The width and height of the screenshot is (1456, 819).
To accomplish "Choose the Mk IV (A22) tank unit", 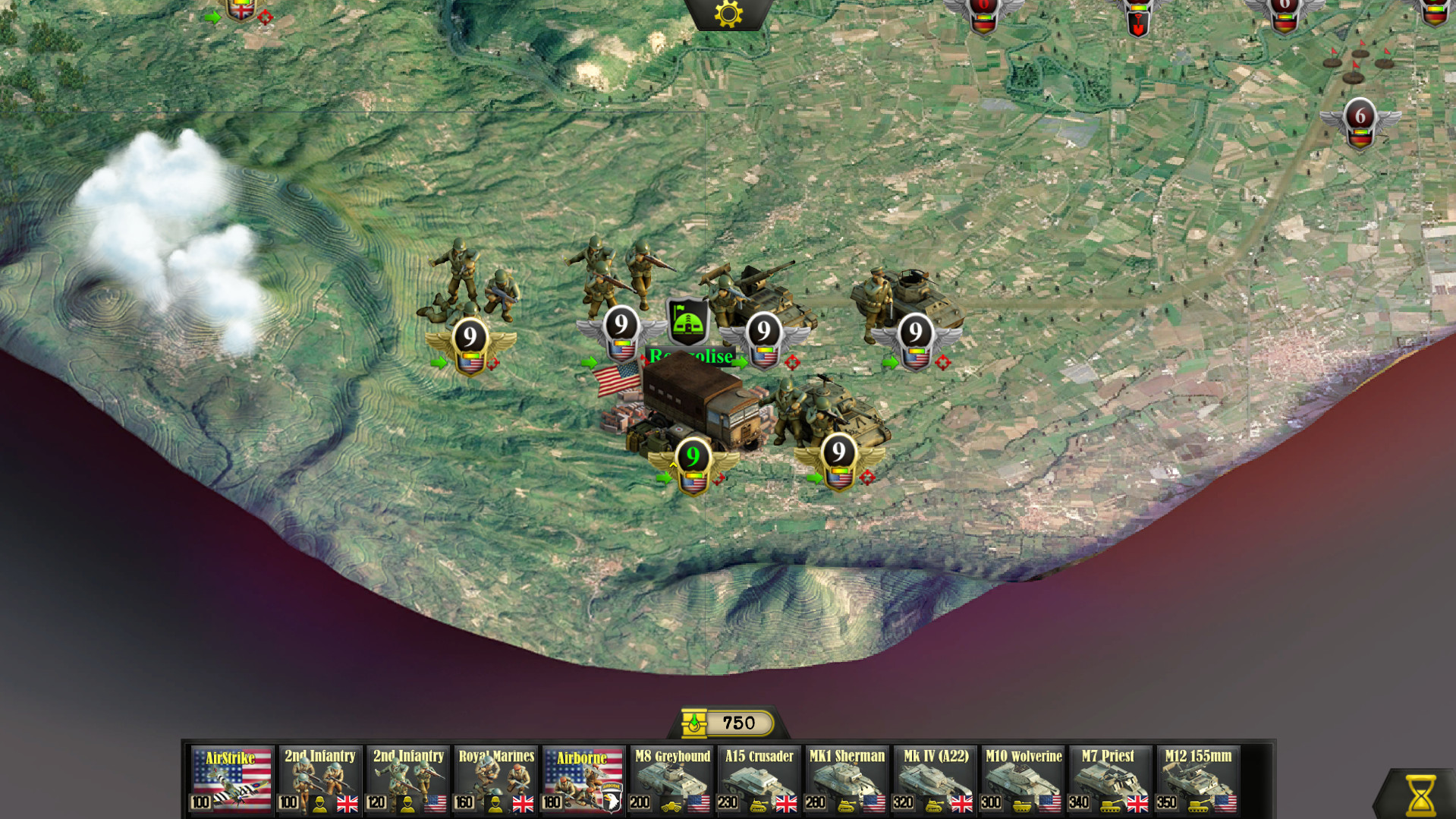I will tap(934, 780).
